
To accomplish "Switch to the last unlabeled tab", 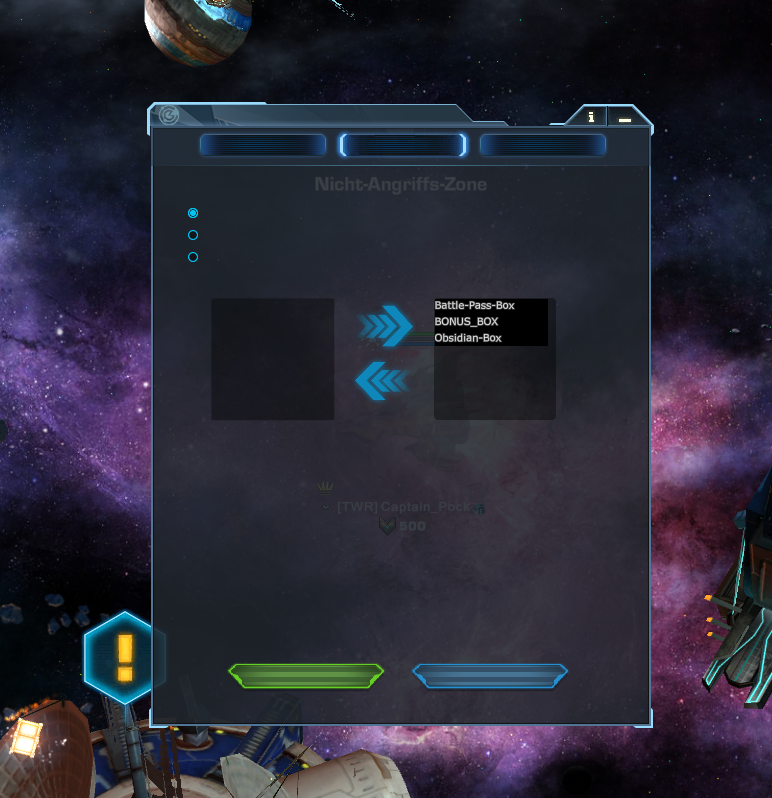I will [543, 146].
